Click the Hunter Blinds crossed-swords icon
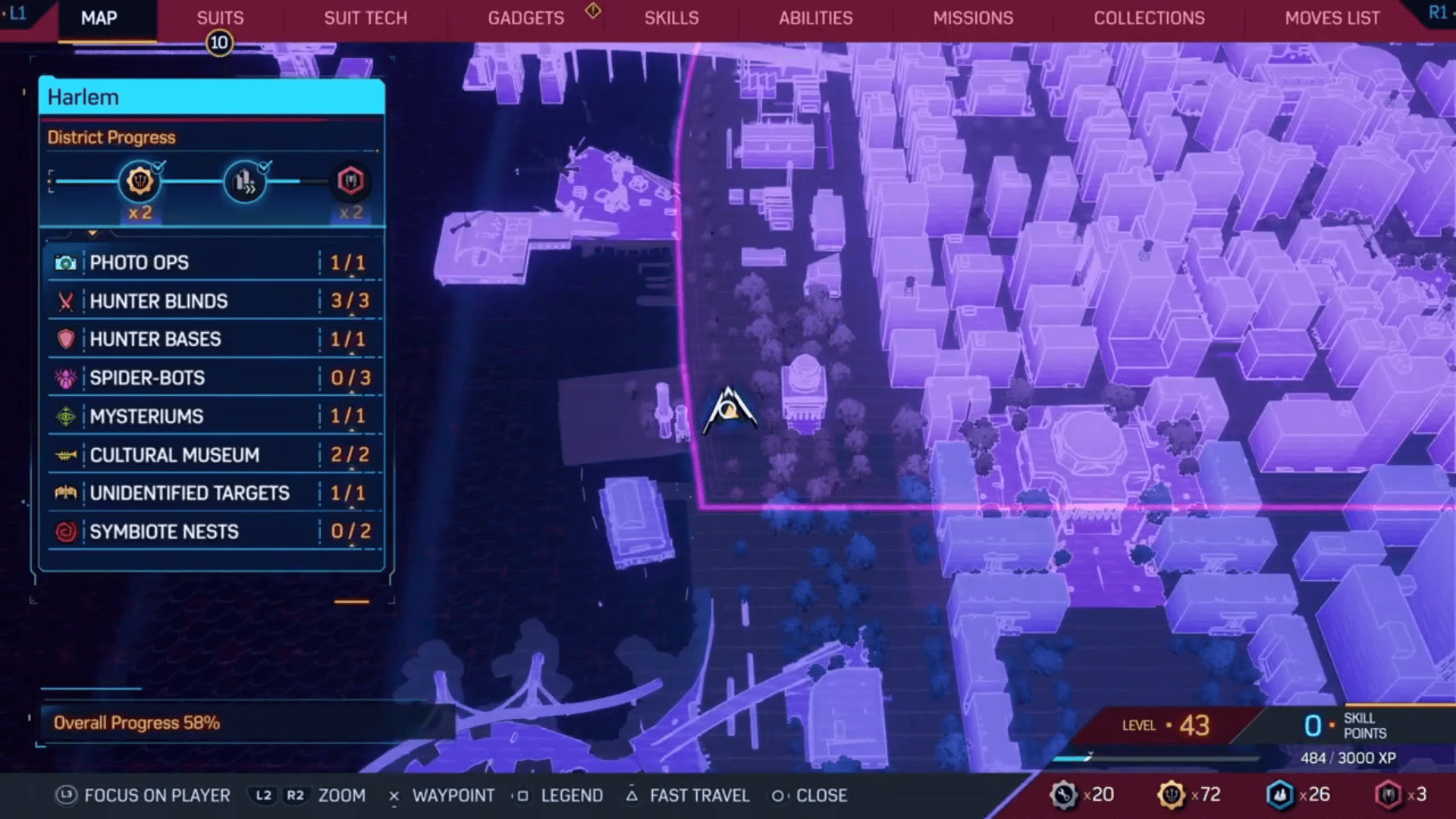The image size is (1456, 819). click(66, 301)
